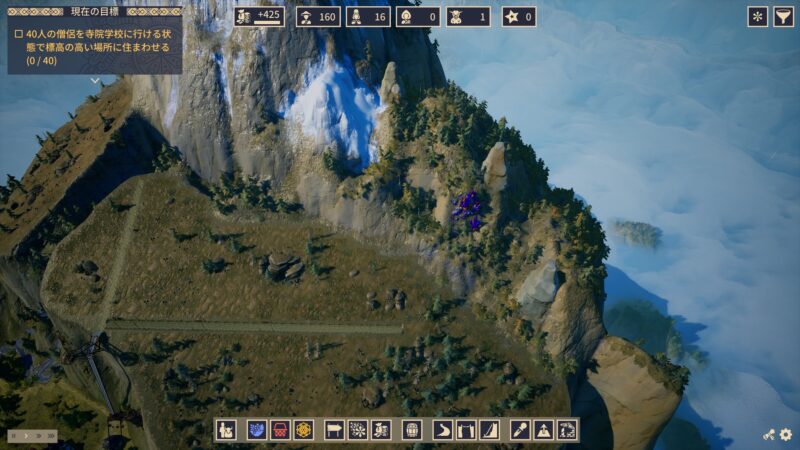Viewport: 800px width, 450px height.
Task: Collapse the current objective panel
Action: click(95, 81)
